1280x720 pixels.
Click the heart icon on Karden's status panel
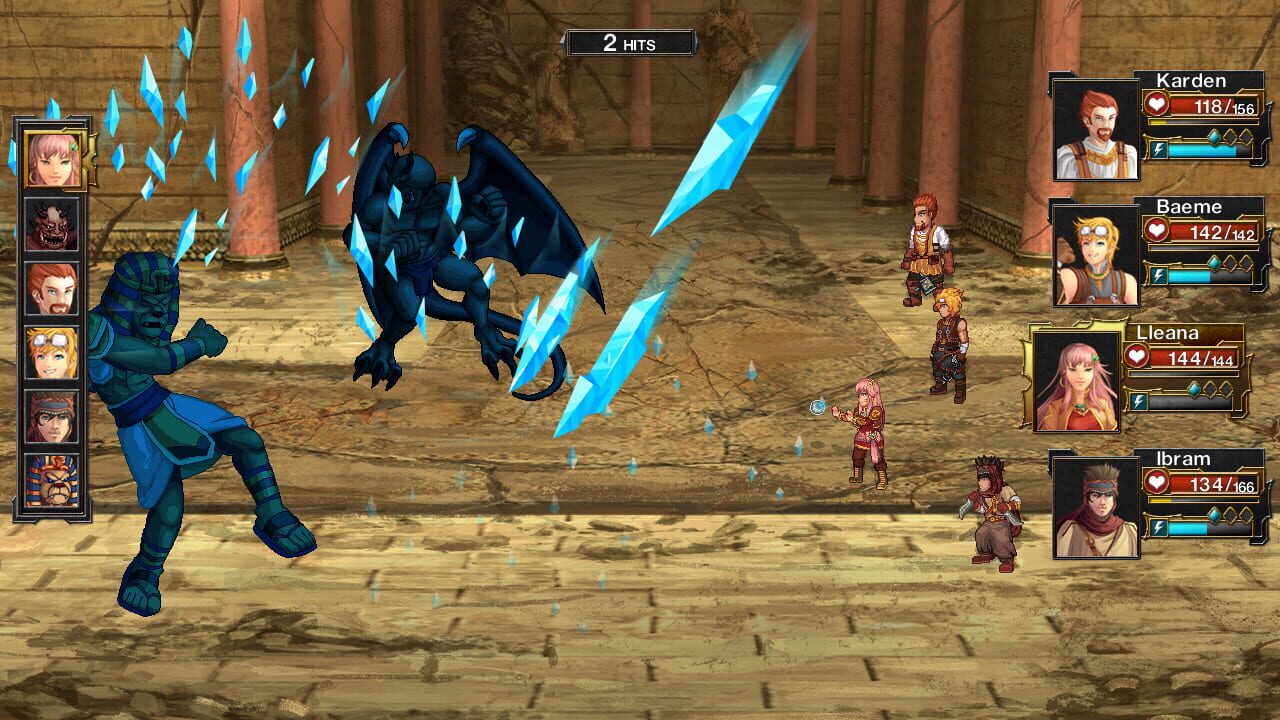point(1156,102)
